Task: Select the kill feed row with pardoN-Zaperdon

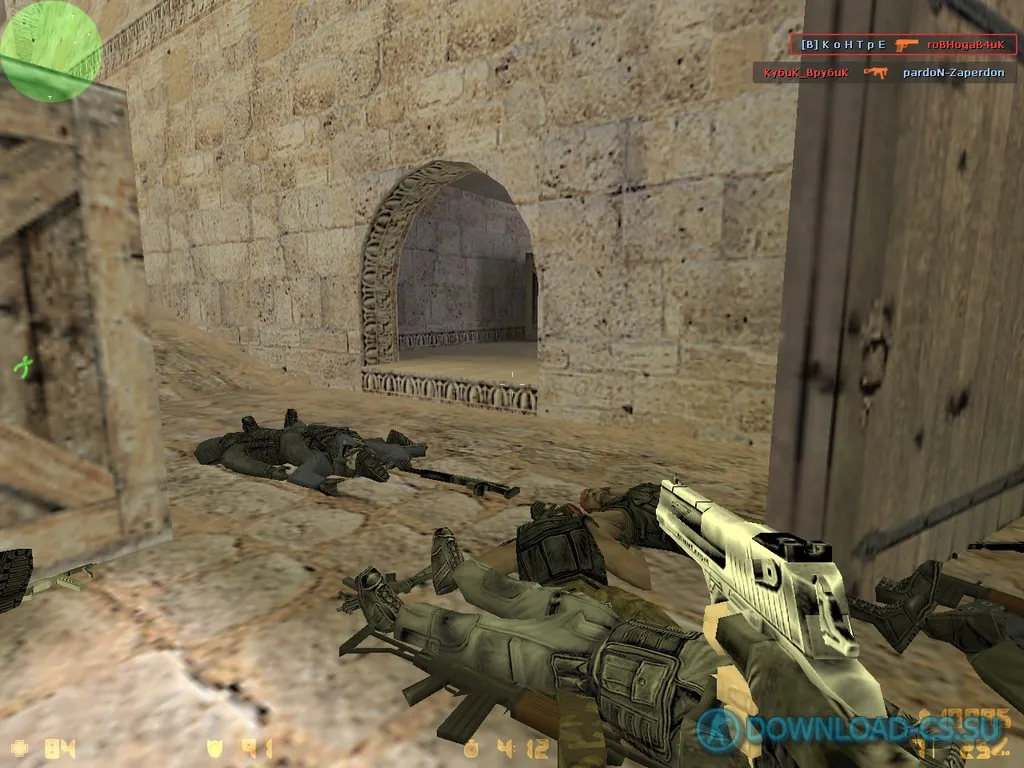Action: (886, 73)
